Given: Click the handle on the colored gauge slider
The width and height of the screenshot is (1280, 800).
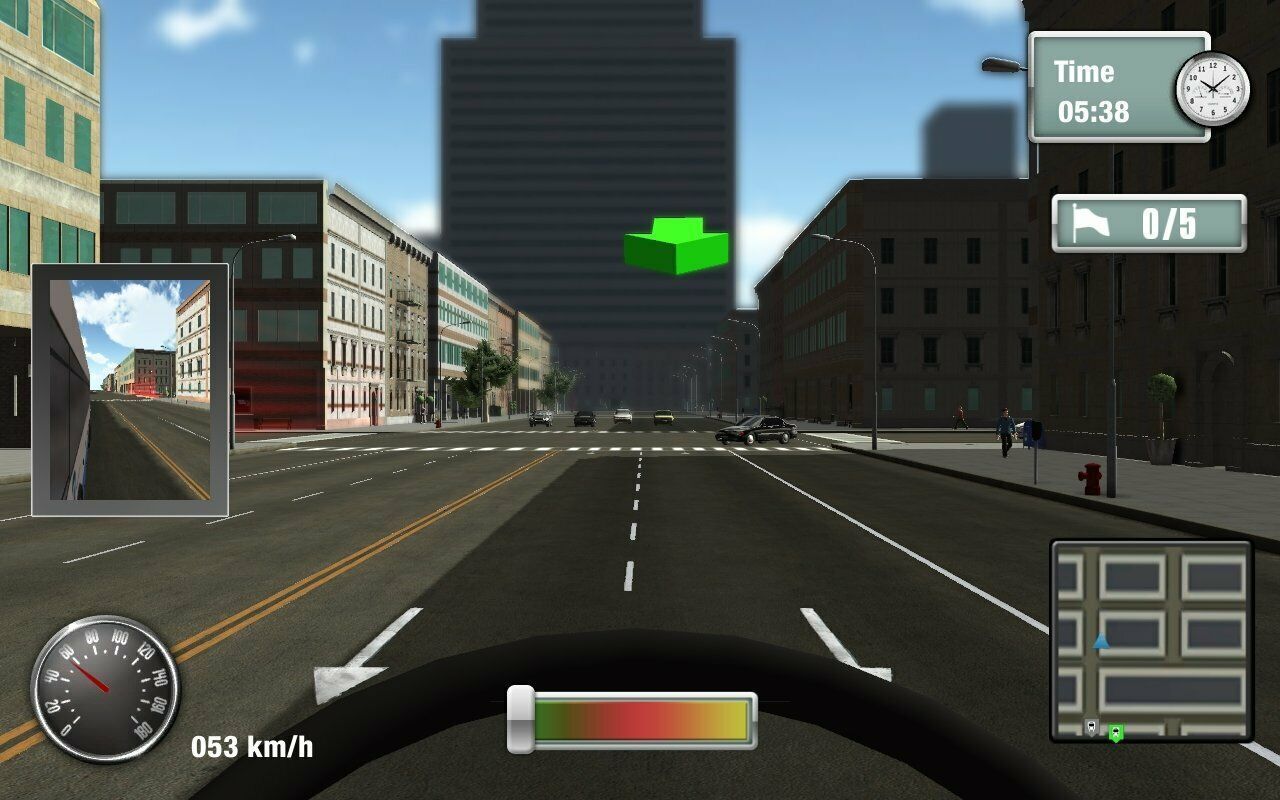Looking at the screenshot, I should (x=520, y=719).
